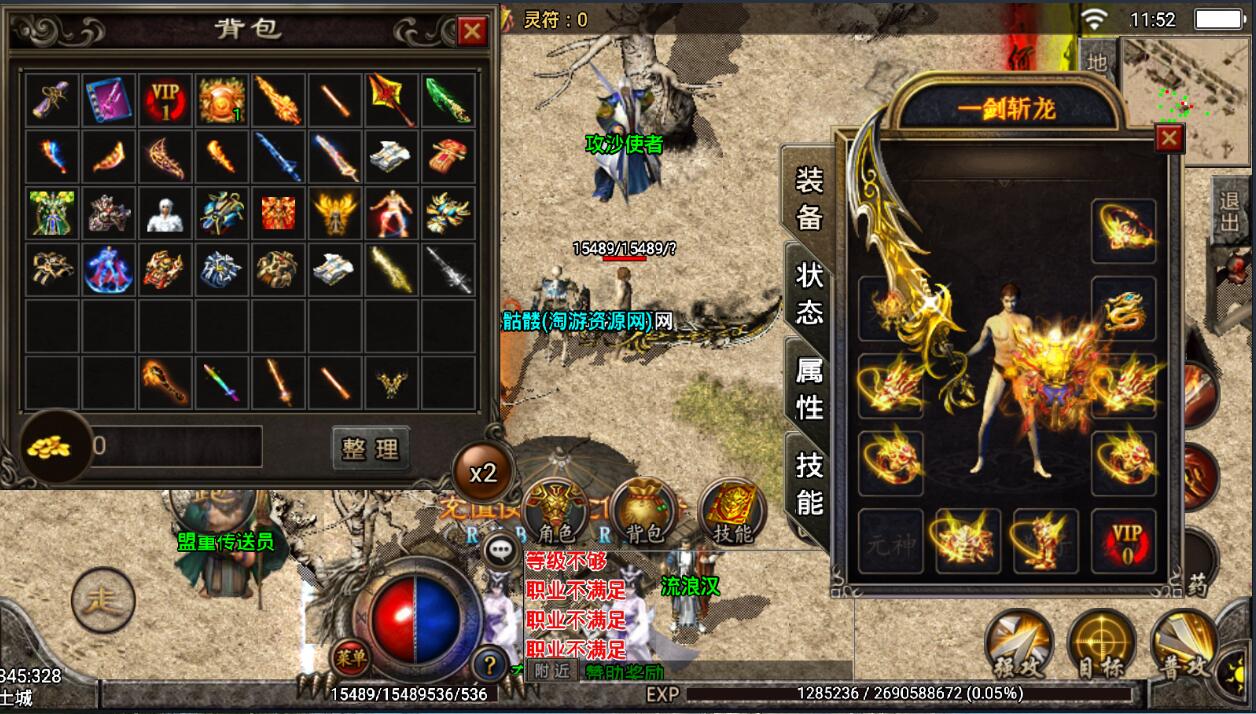Close the 一剑斩龙 character panel

[x=1169, y=138]
